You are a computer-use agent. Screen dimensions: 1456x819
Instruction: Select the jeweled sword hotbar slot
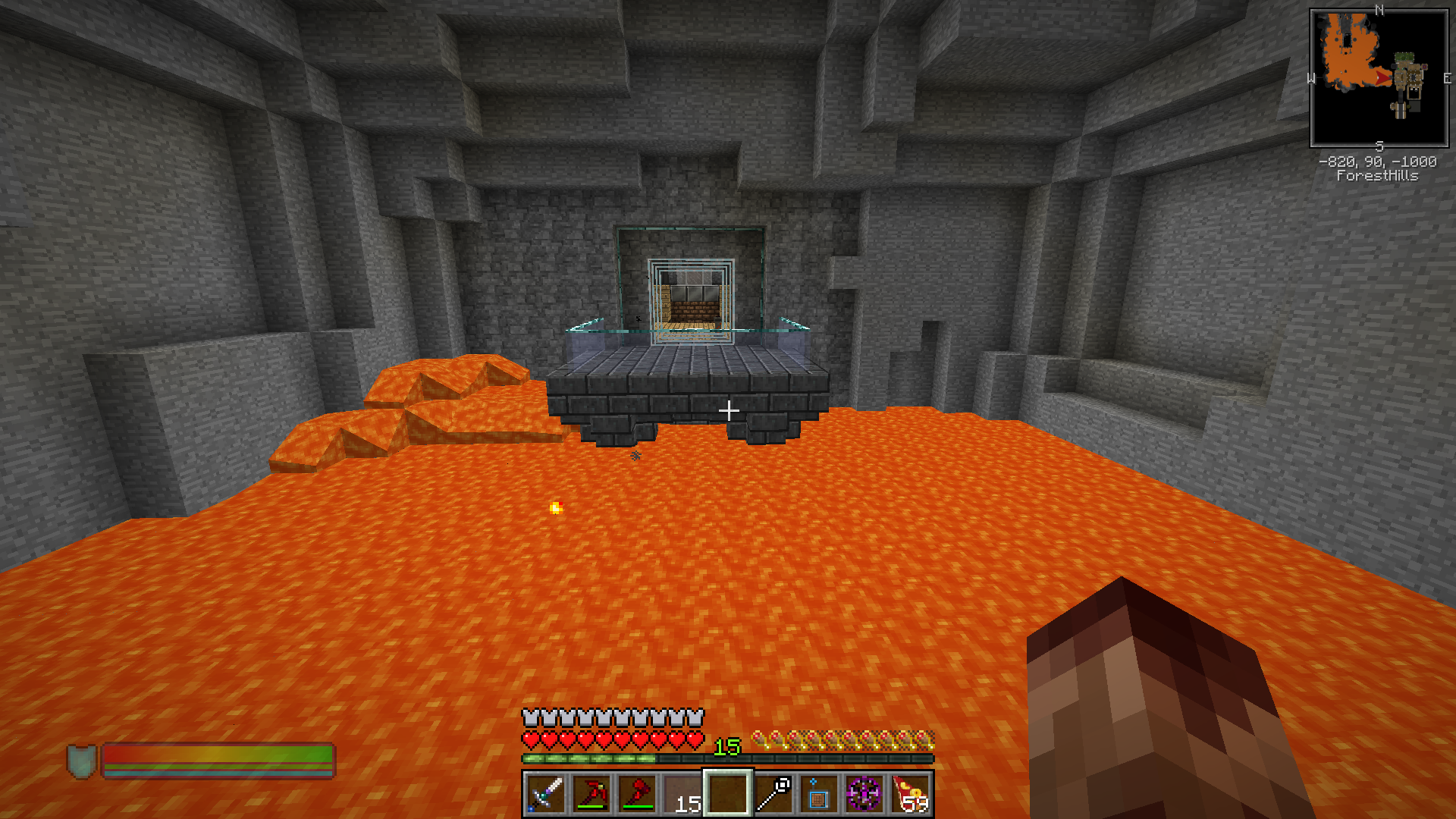pyautogui.click(x=545, y=793)
